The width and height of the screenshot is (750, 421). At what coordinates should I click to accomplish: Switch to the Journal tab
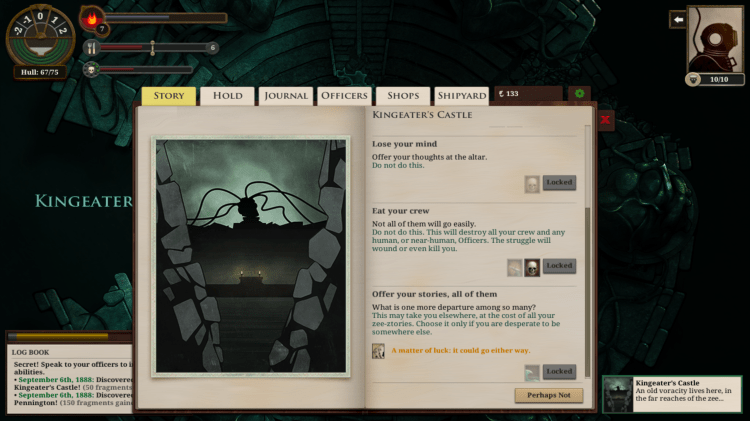click(285, 96)
